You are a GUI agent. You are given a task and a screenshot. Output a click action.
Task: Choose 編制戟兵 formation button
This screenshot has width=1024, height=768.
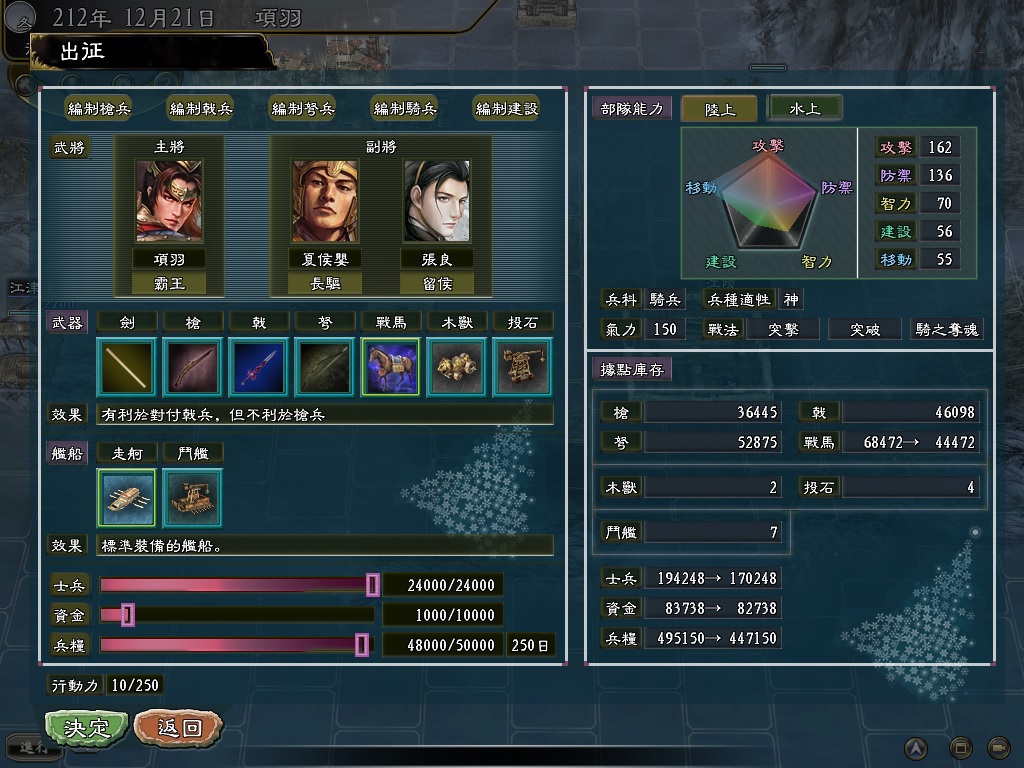click(201, 109)
